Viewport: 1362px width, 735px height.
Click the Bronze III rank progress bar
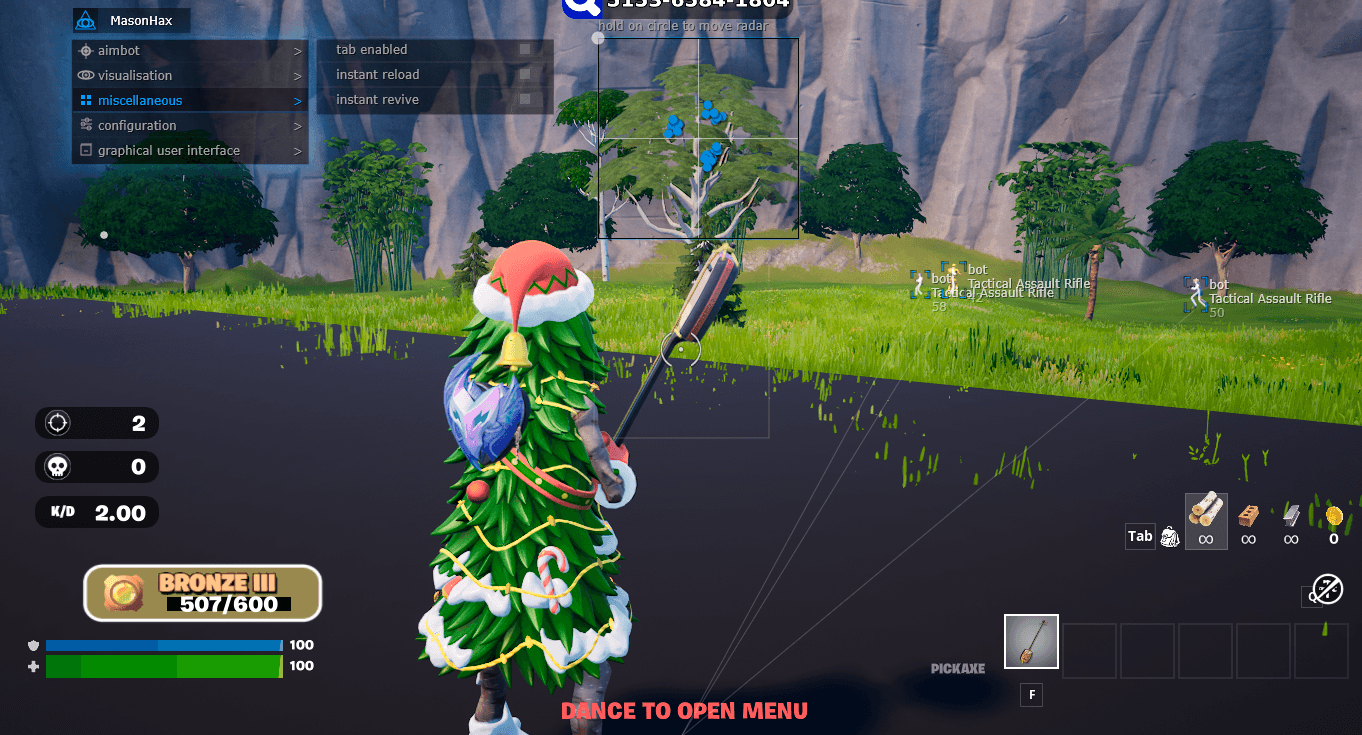[x=202, y=592]
